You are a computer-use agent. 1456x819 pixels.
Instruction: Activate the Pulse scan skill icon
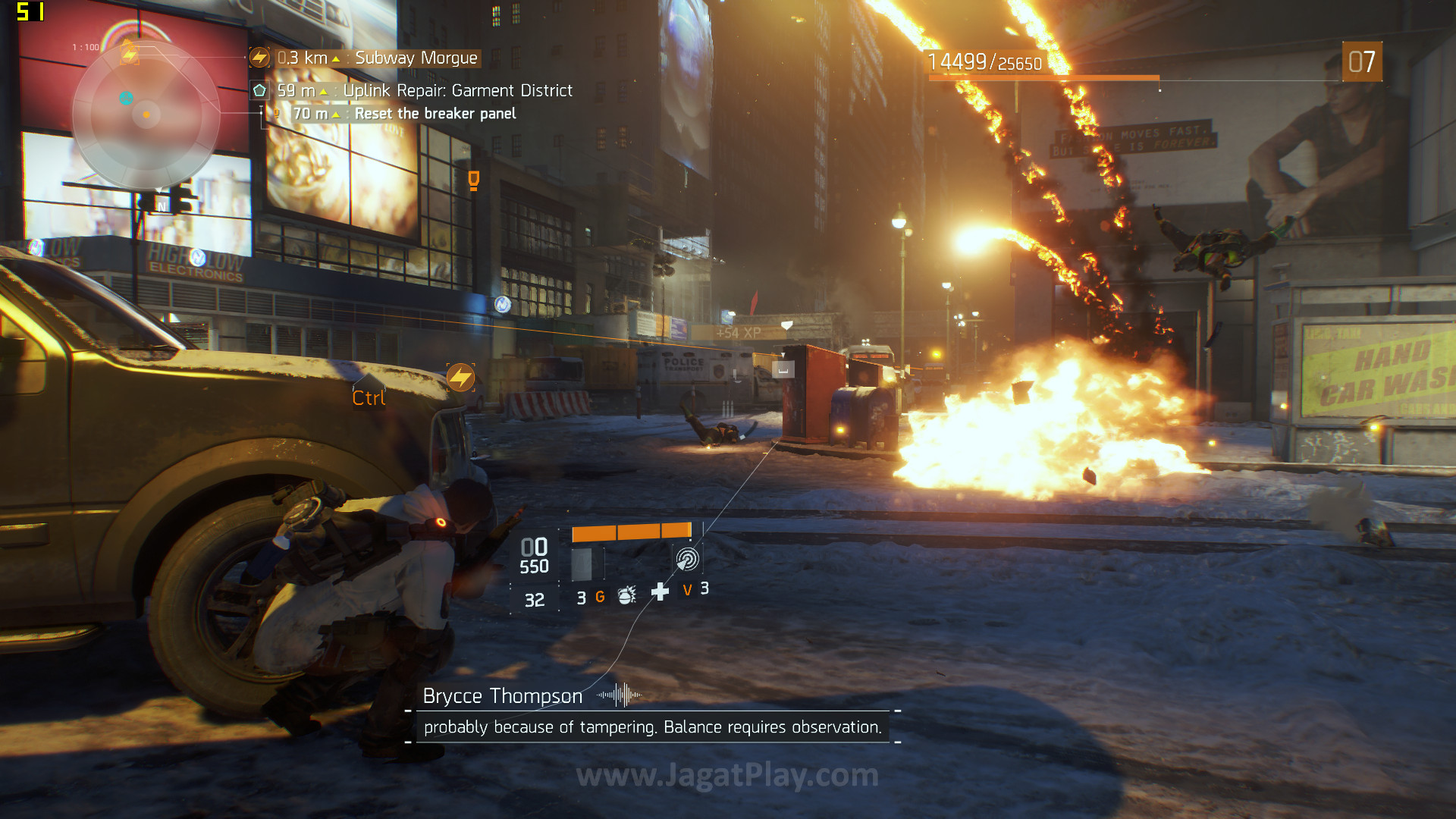[x=687, y=560]
